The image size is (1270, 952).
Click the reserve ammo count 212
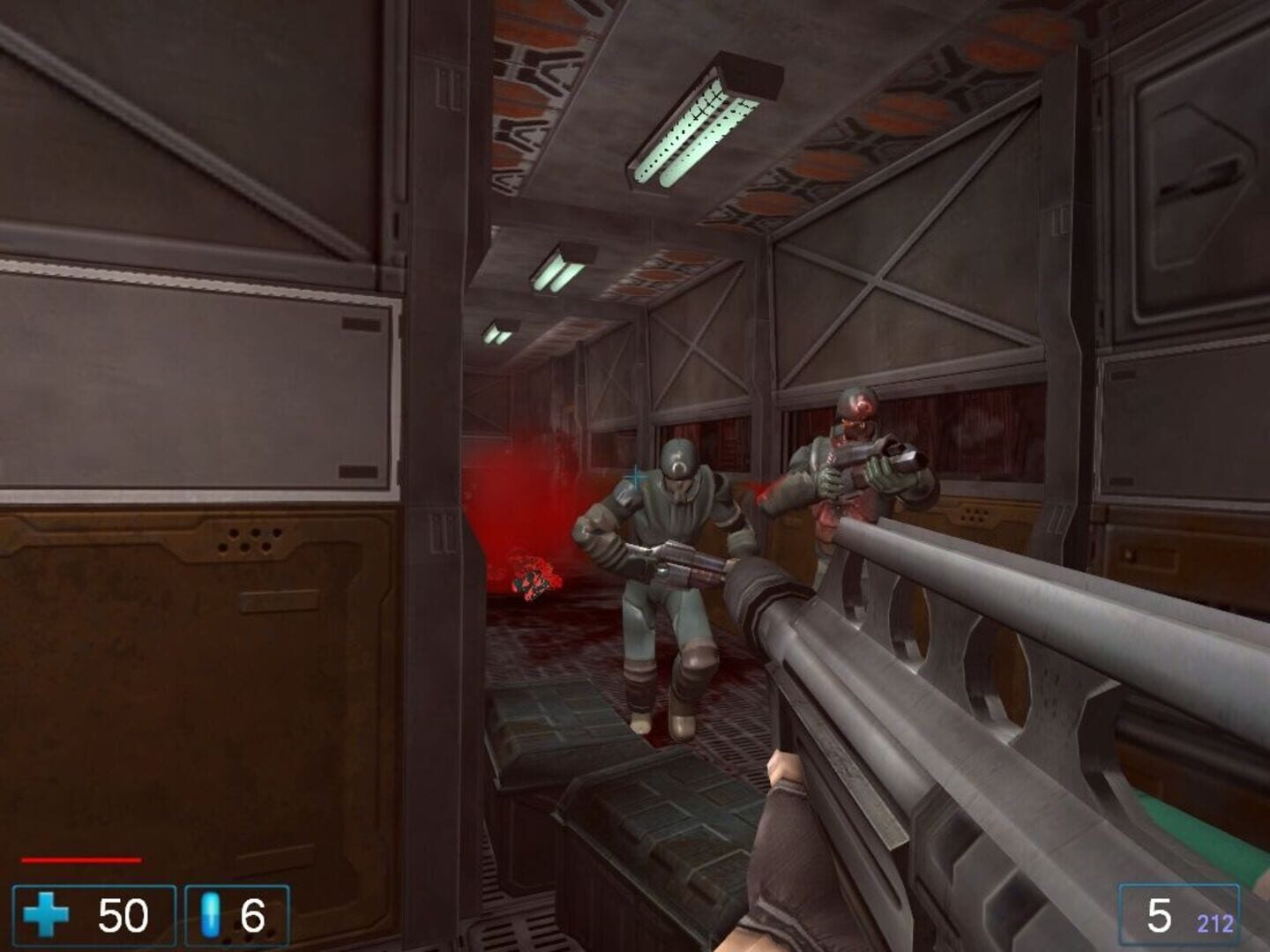(x=1216, y=922)
